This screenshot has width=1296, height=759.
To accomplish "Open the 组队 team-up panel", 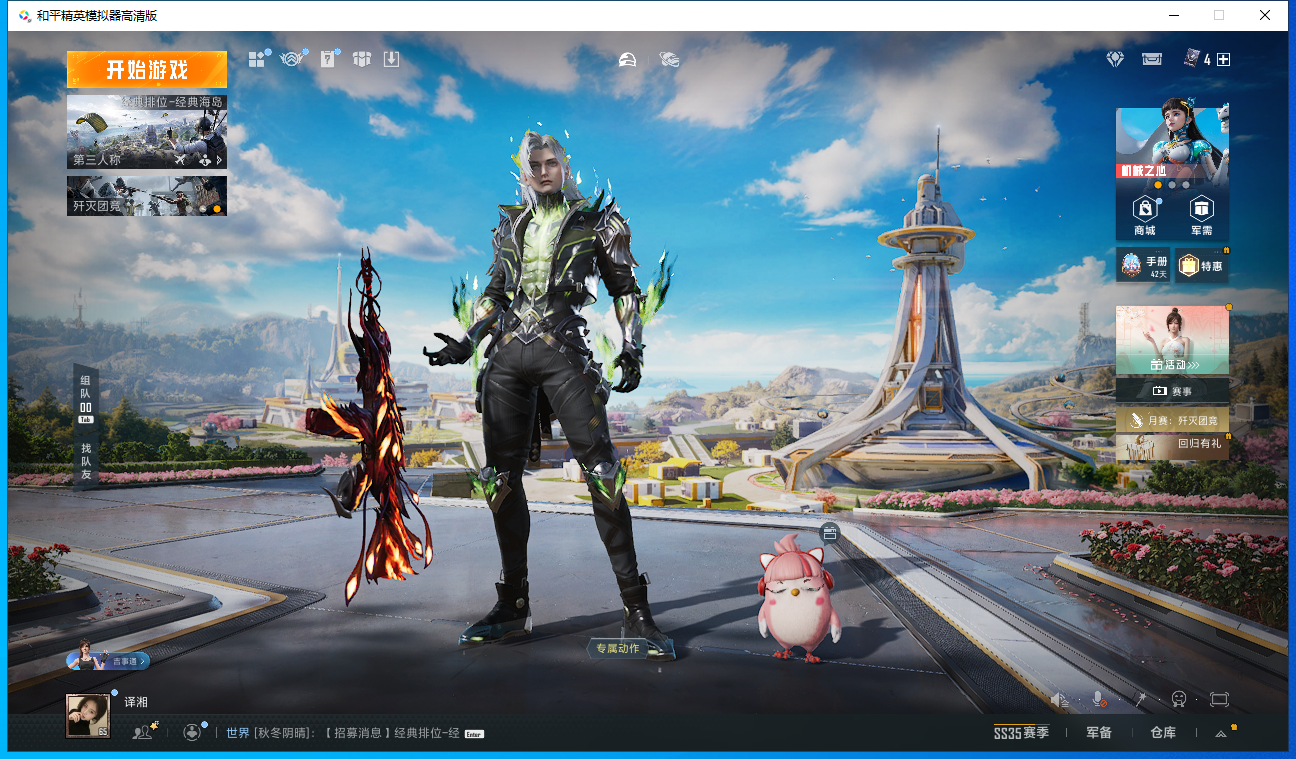I will 86,399.
